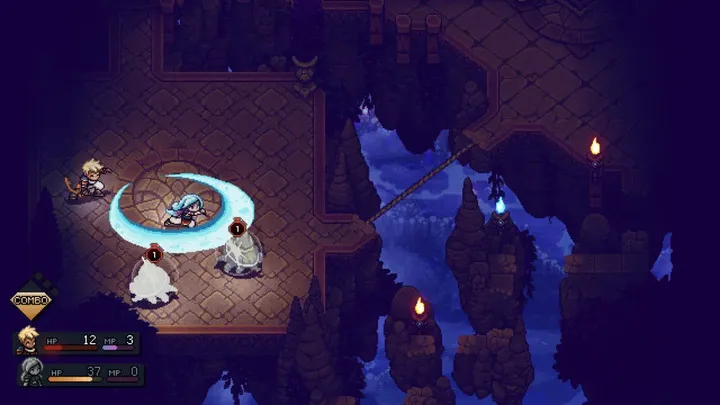This screenshot has height=405, width=720.
Task: Select the blond hero's party portrait
Action: 28,341
